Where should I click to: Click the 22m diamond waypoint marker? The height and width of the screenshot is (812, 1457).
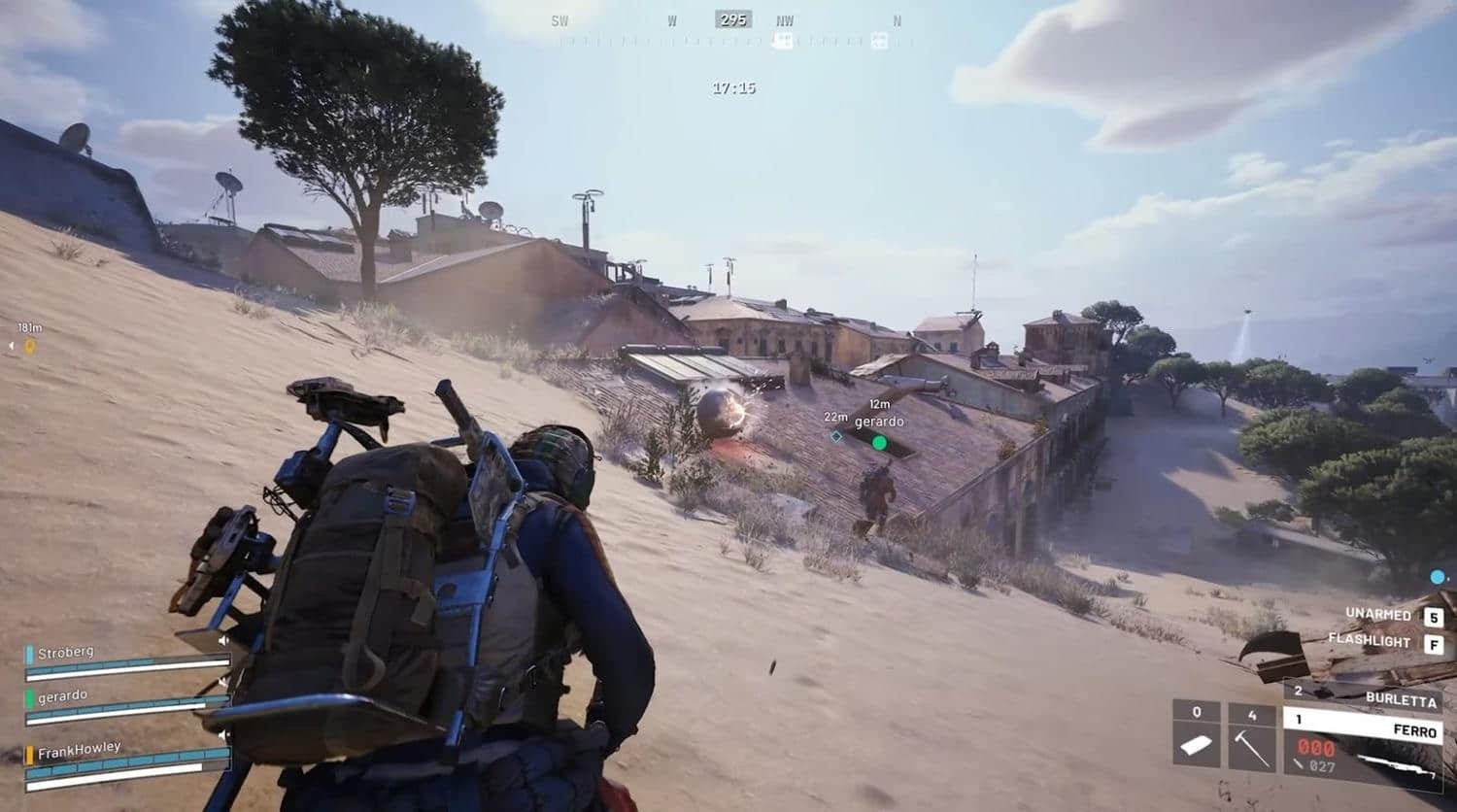click(x=835, y=436)
